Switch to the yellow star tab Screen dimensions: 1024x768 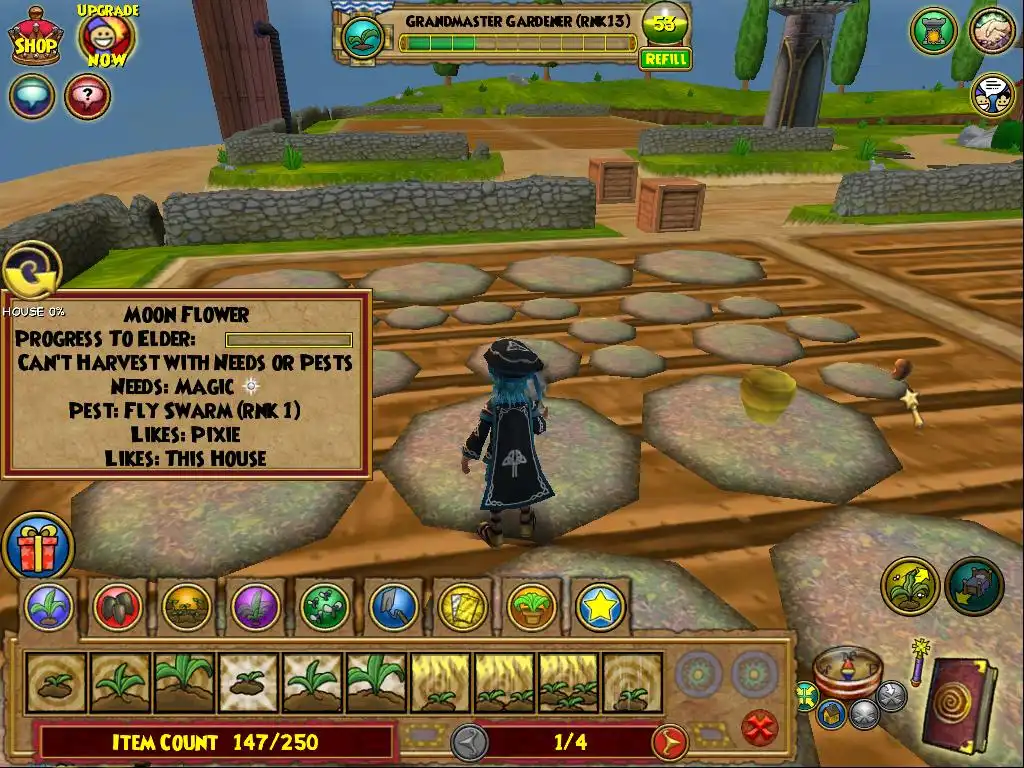(x=600, y=606)
